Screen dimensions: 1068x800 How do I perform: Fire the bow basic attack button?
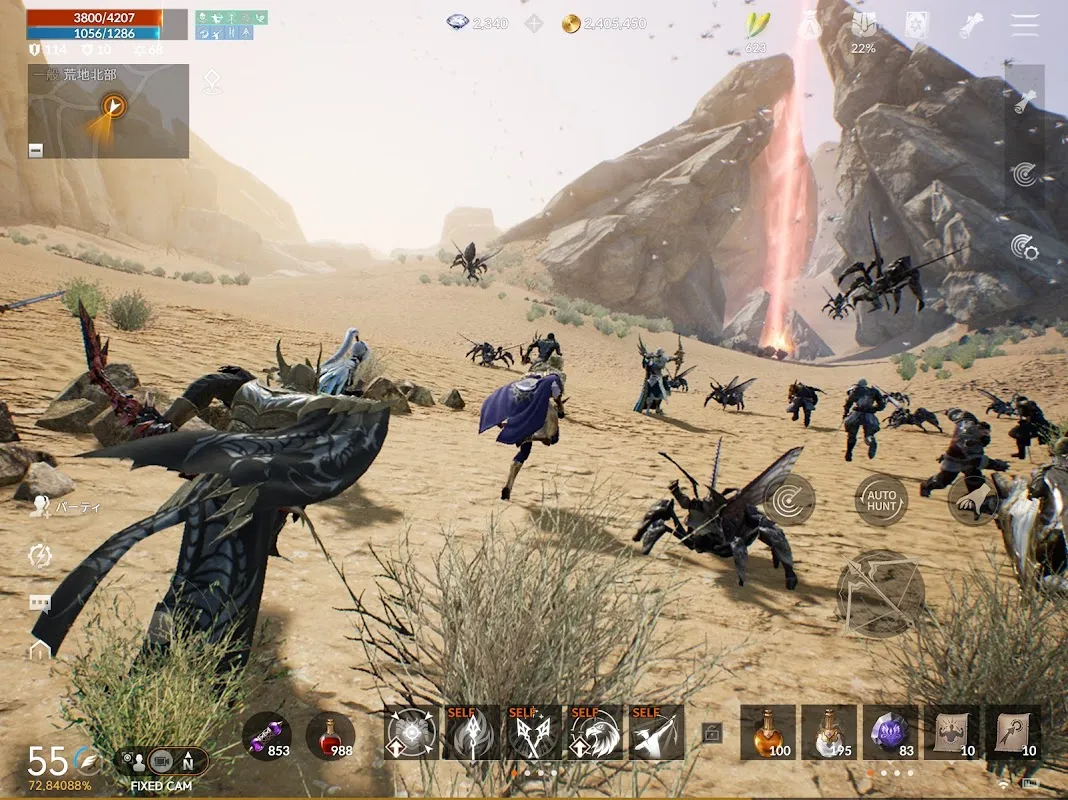880,594
